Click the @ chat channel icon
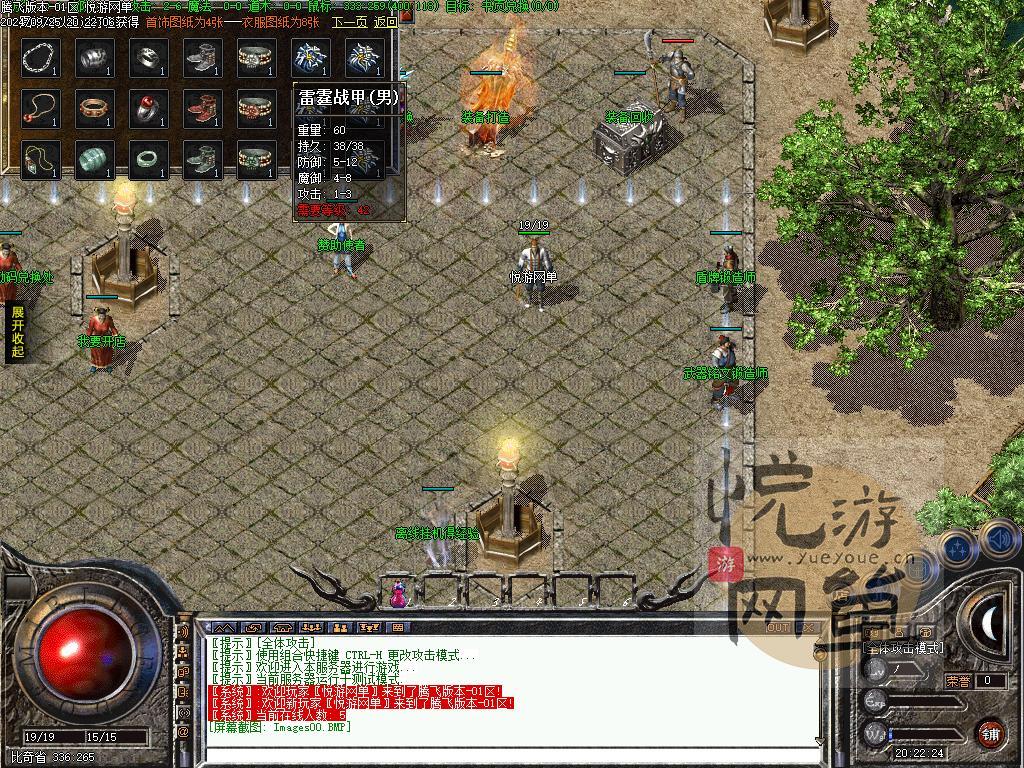 [x=184, y=732]
